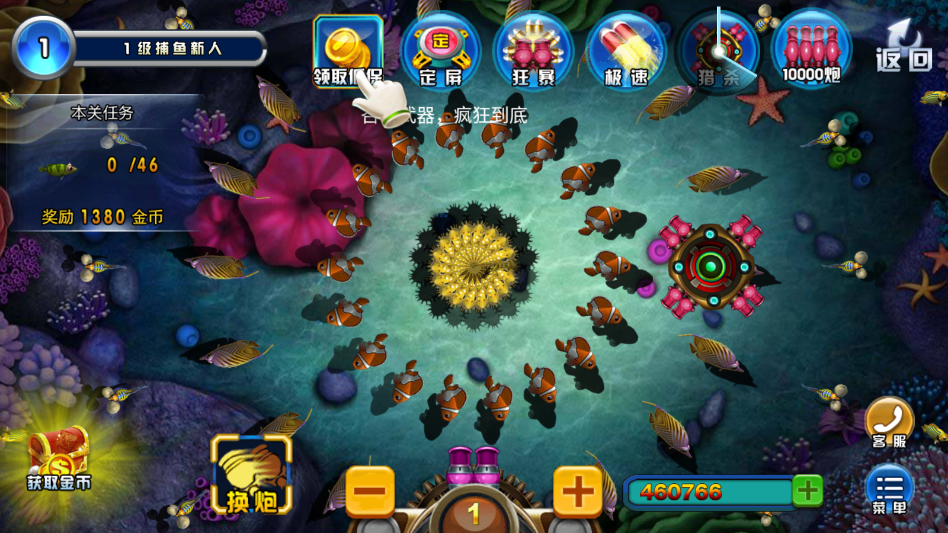
Task: Decrease cannon level with the minus button
Action: [x=370, y=491]
